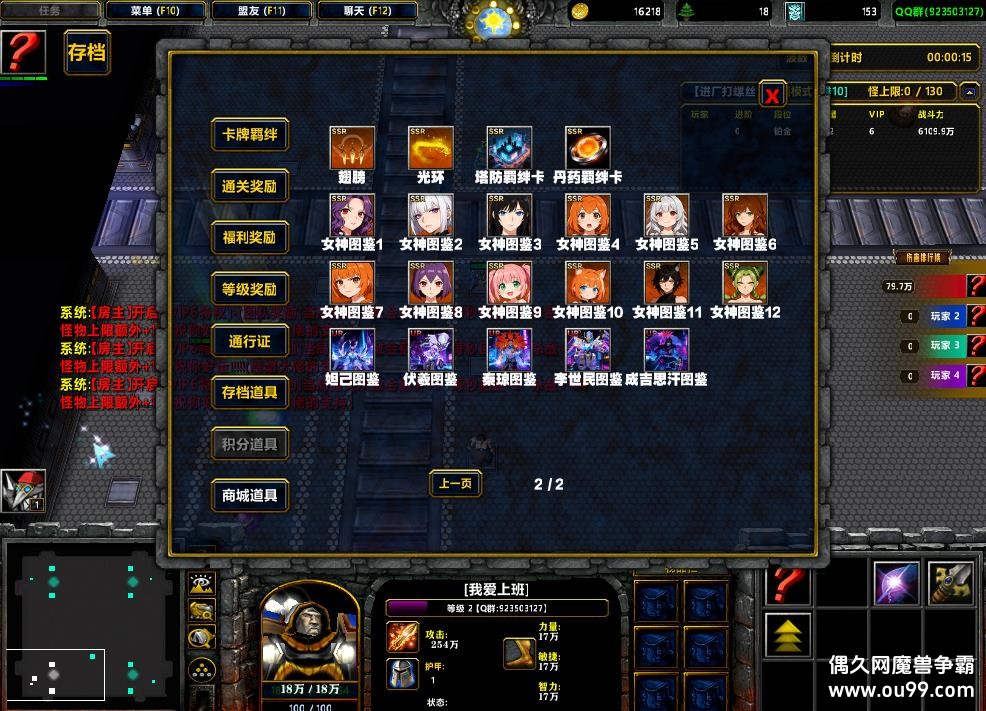Switch to the 通关奖励 category
Viewport: 986px width, 711px height.
tap(250, 186)
